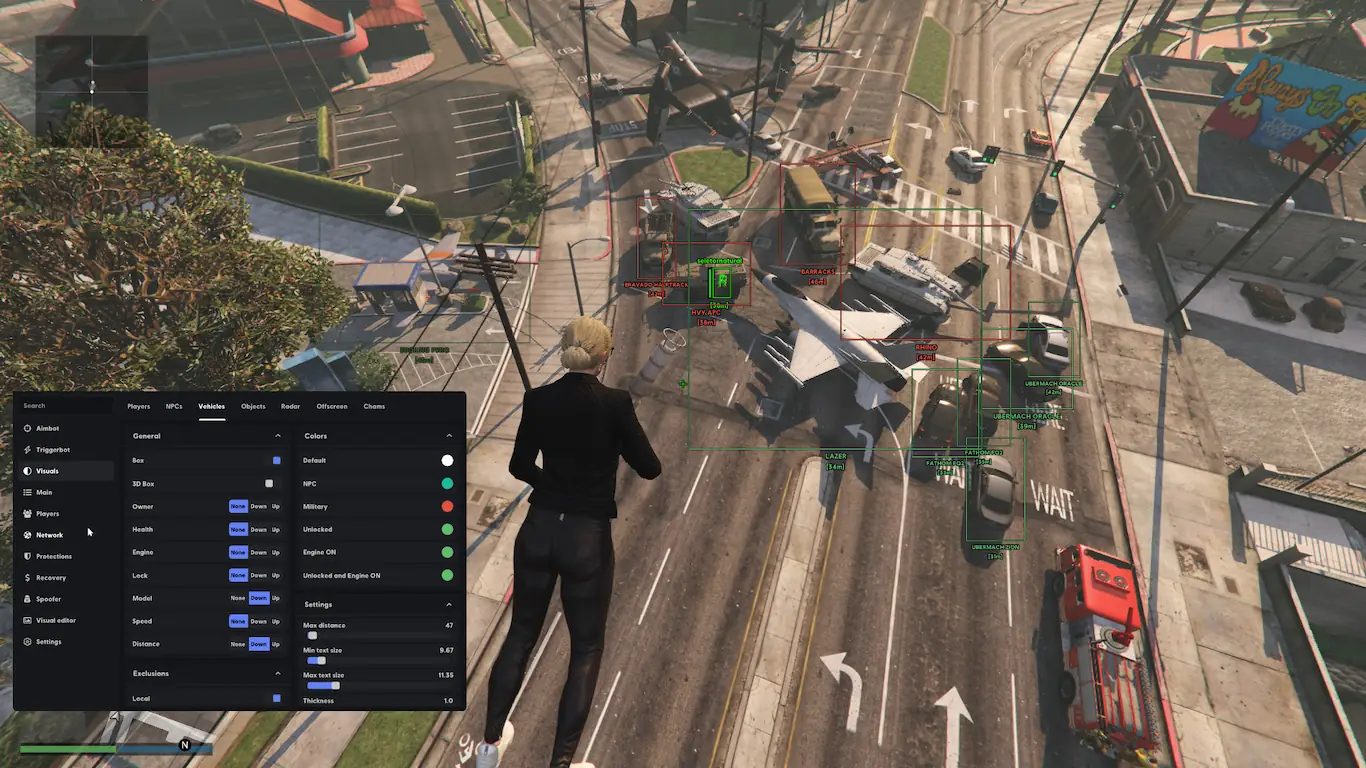
Task: Set Owner position to Up
Action: tap(276, 507)
